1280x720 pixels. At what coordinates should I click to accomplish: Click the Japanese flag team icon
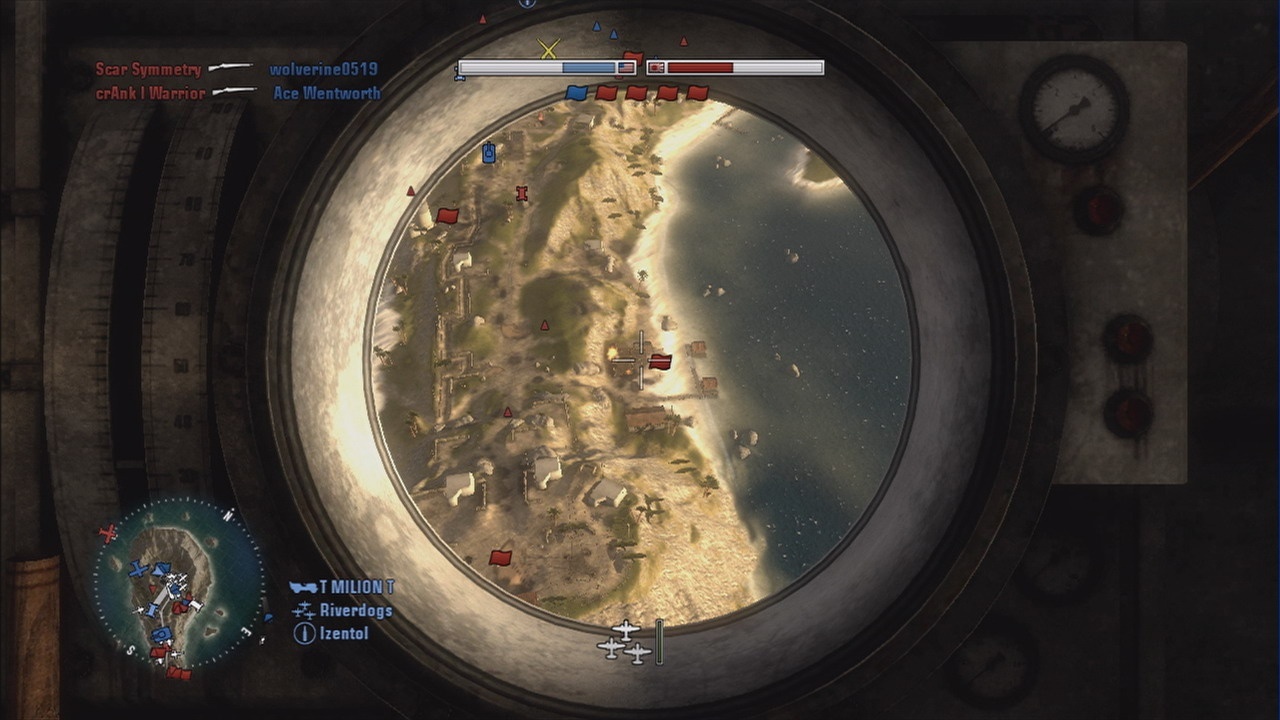656,68
